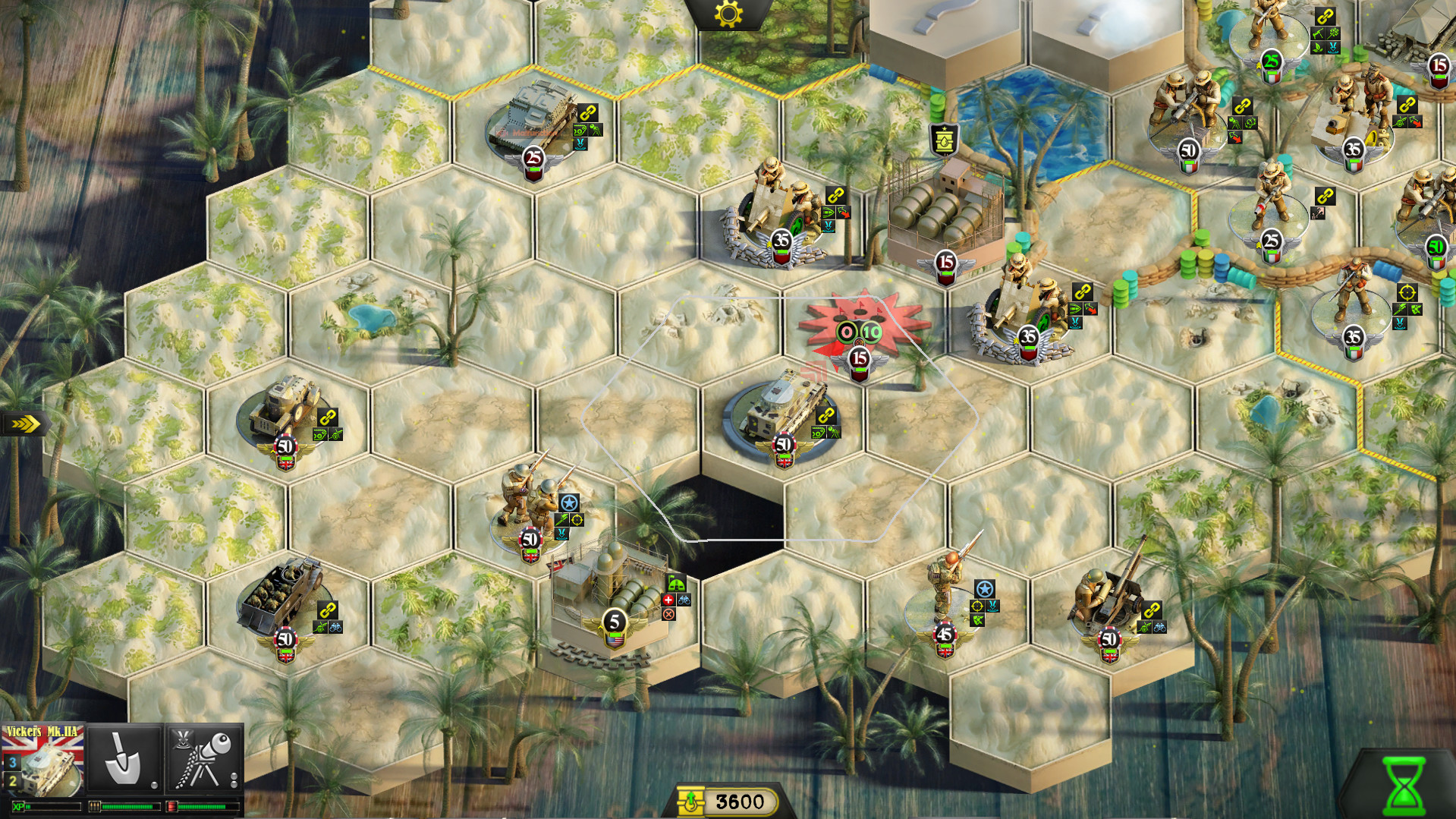Toggle the blue star on the charging grenadier
1456x819 pixels.
(985, 589)
